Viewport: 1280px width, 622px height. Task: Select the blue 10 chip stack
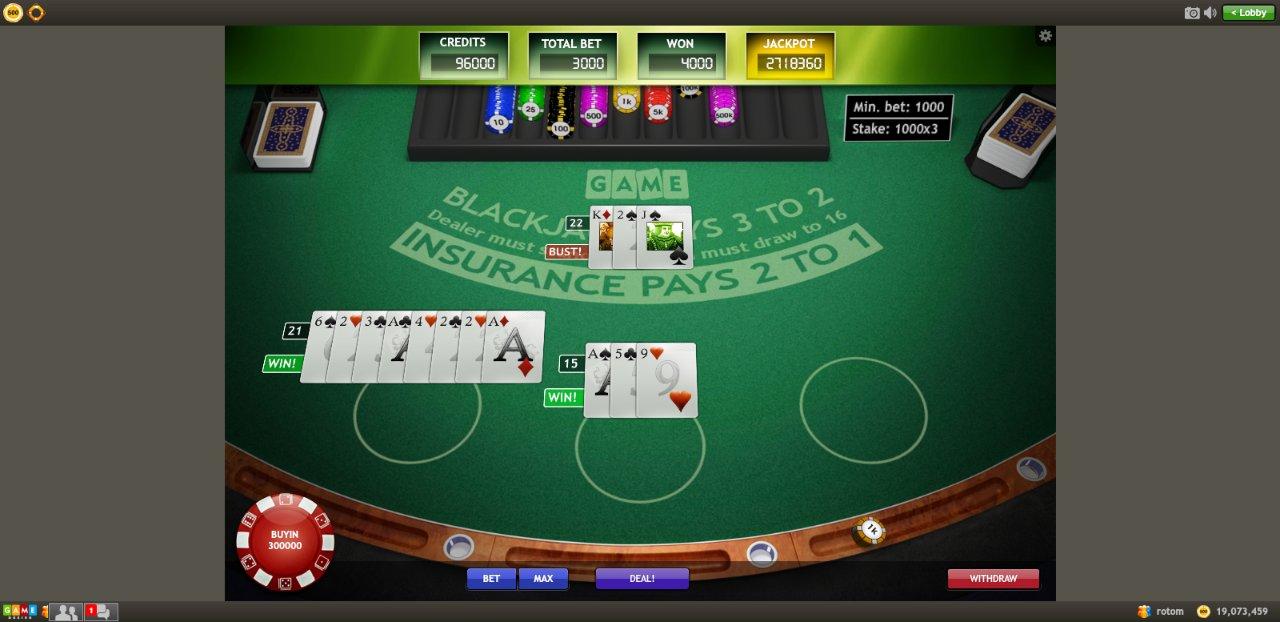(499, 111)
